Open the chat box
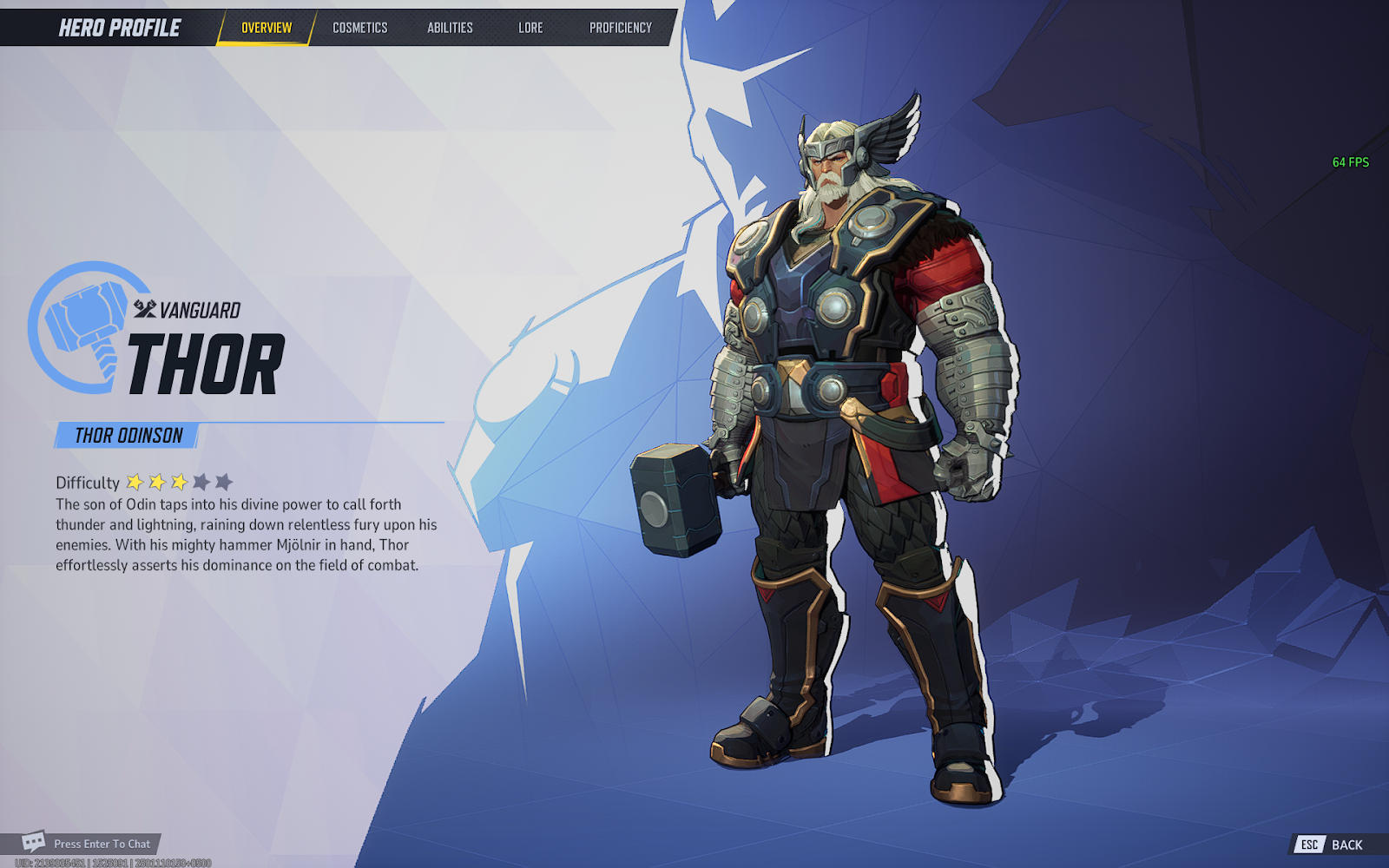This screenshot has height=868, width=1389. 87,843
